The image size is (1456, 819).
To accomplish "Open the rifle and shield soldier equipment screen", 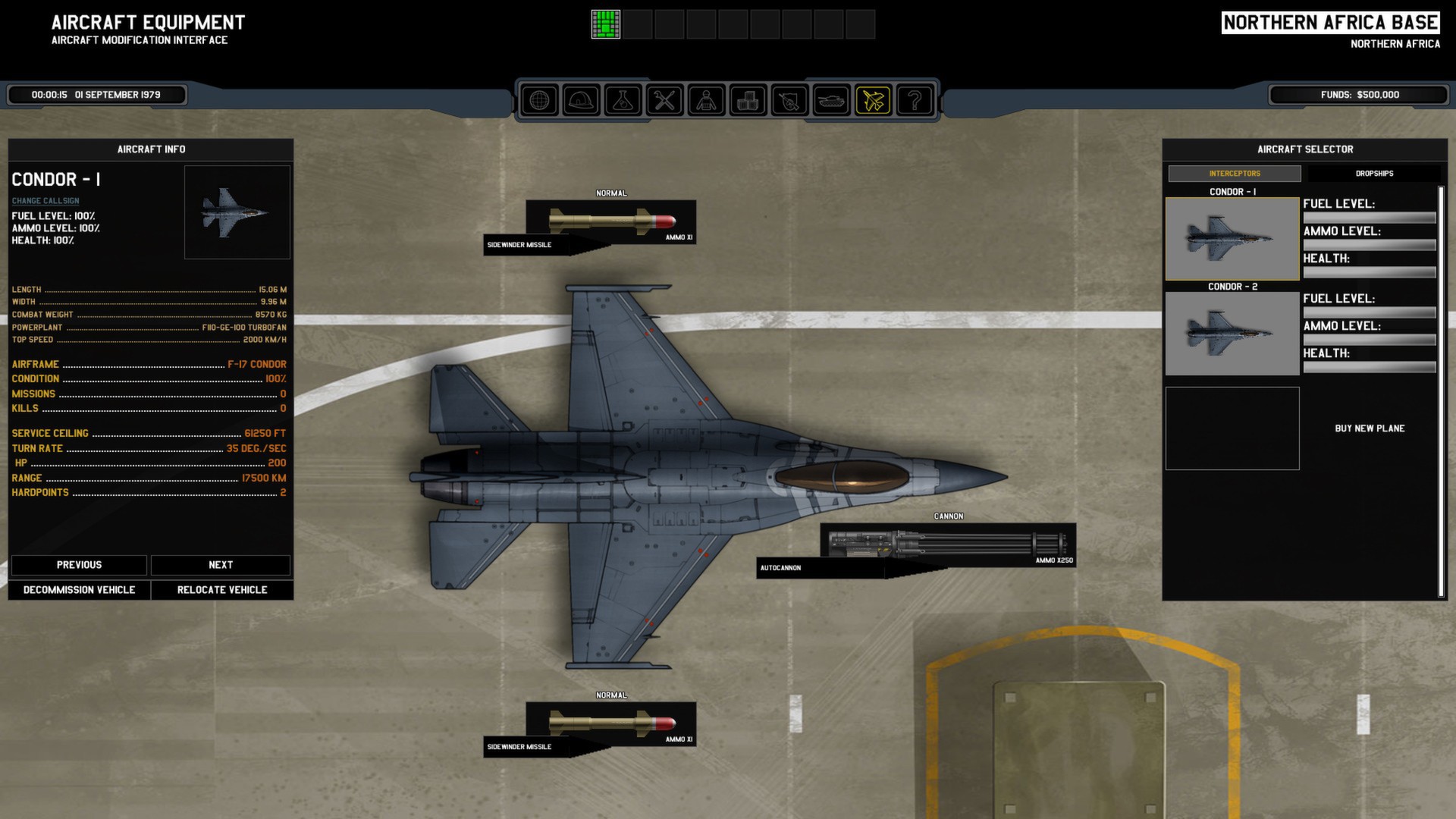I will [x=789, y=100].
